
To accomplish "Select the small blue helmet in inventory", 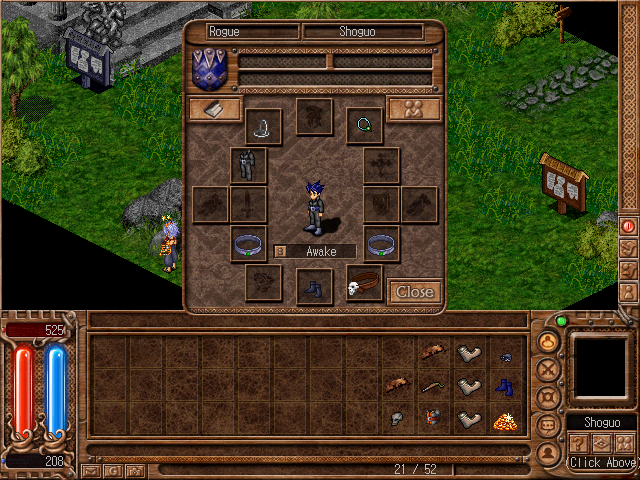I will point(503,355).
